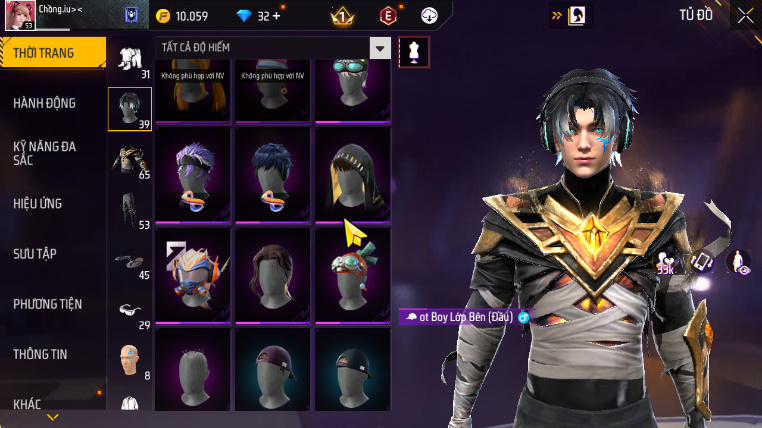
Task: Select the orange robot helmet item
Action: (193, 273)
